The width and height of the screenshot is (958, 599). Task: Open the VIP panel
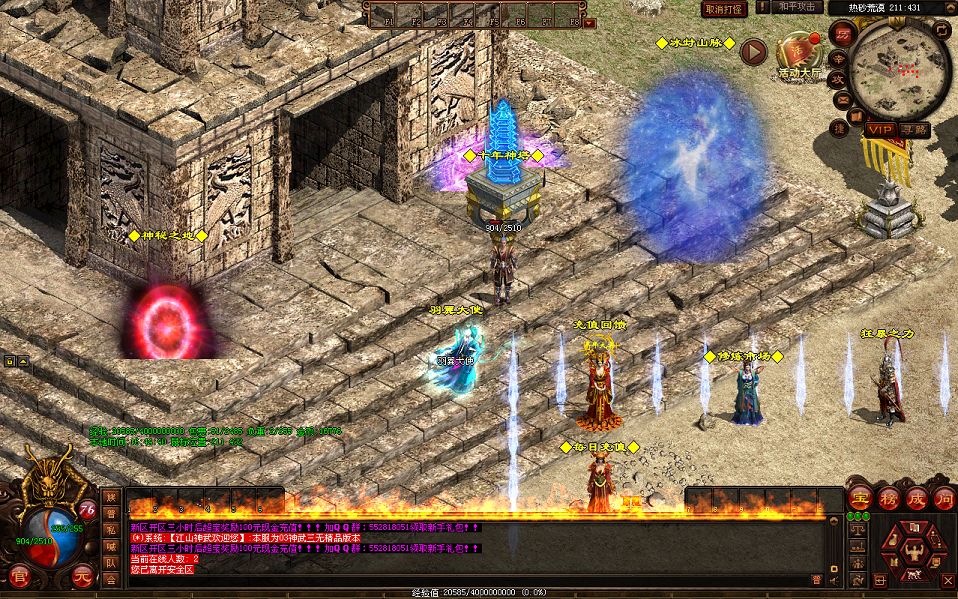[x=879, y=130]
